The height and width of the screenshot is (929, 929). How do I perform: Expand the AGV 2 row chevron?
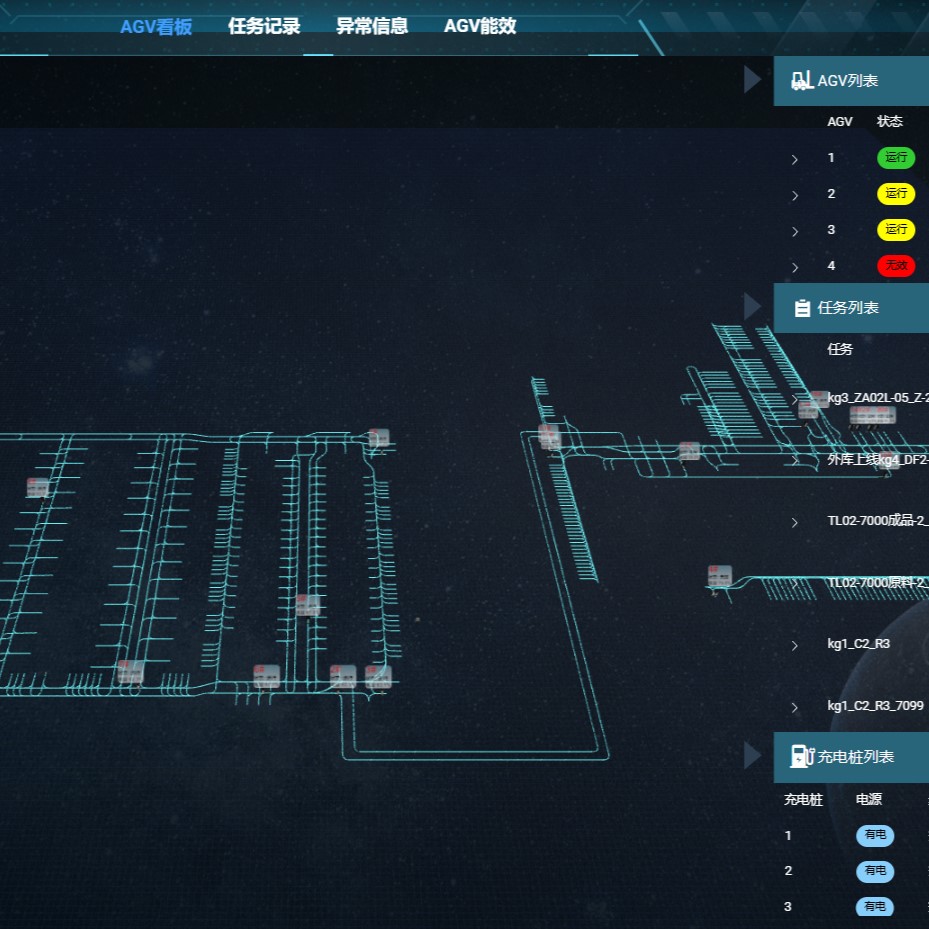coord(795,195)
